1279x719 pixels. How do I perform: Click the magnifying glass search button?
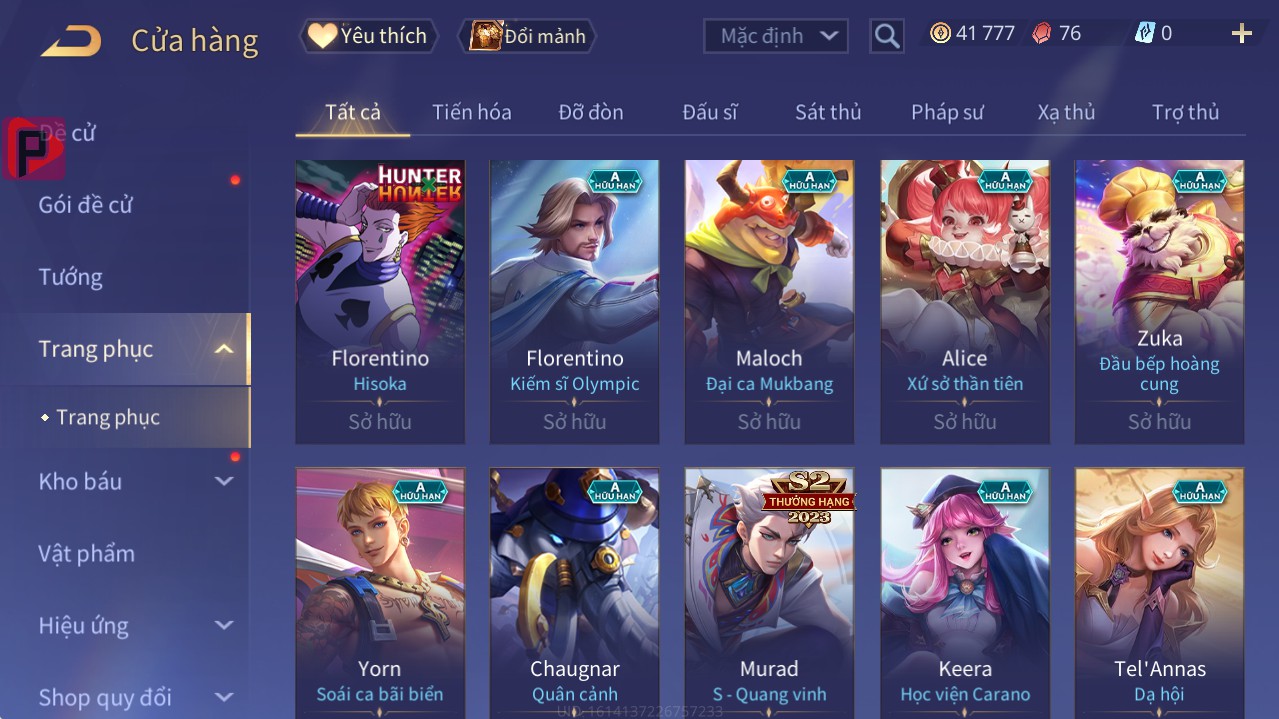pyautogui.click(x=886, y=37)
